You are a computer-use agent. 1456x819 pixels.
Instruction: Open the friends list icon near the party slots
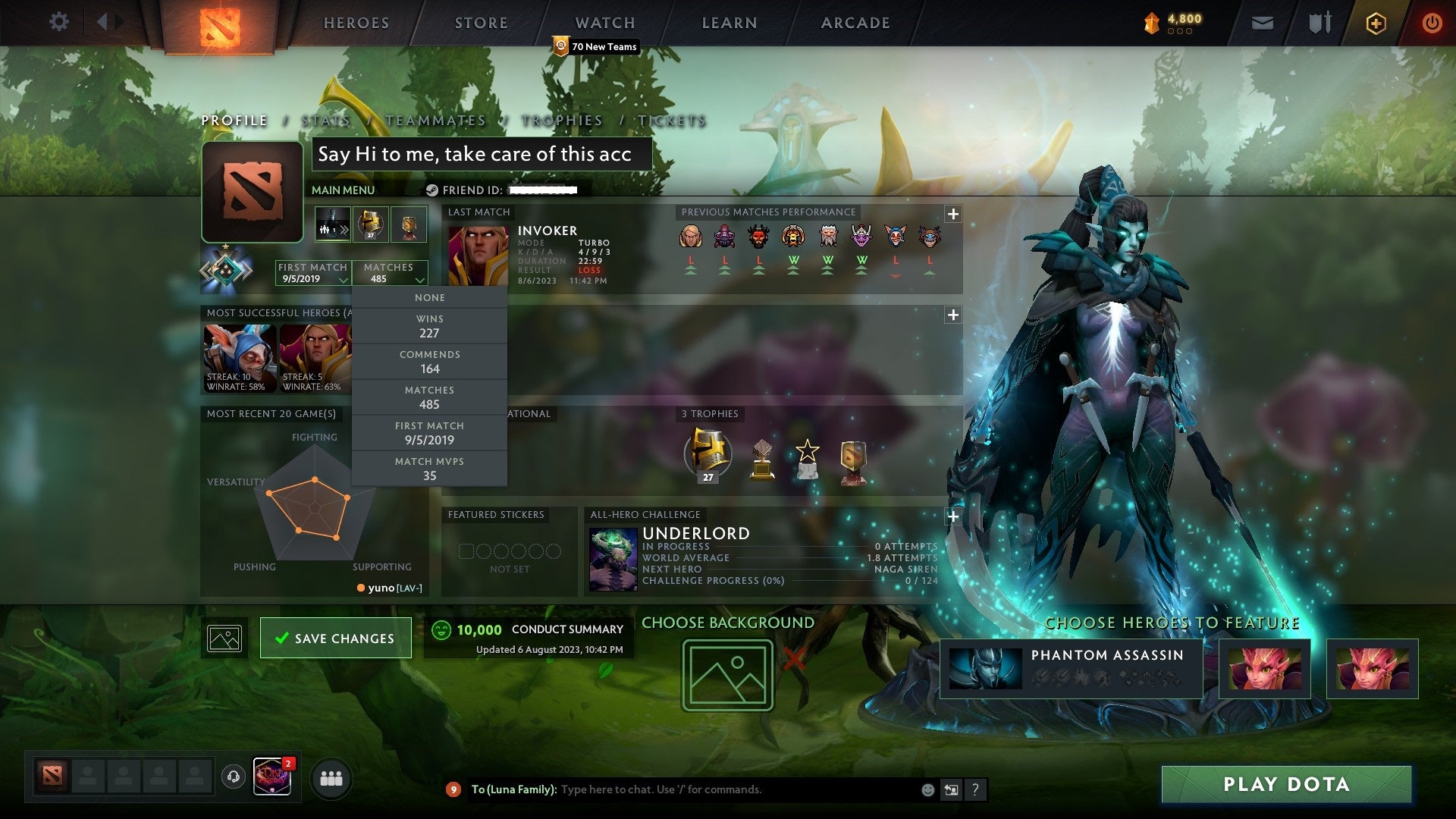(x=331, y=778)
